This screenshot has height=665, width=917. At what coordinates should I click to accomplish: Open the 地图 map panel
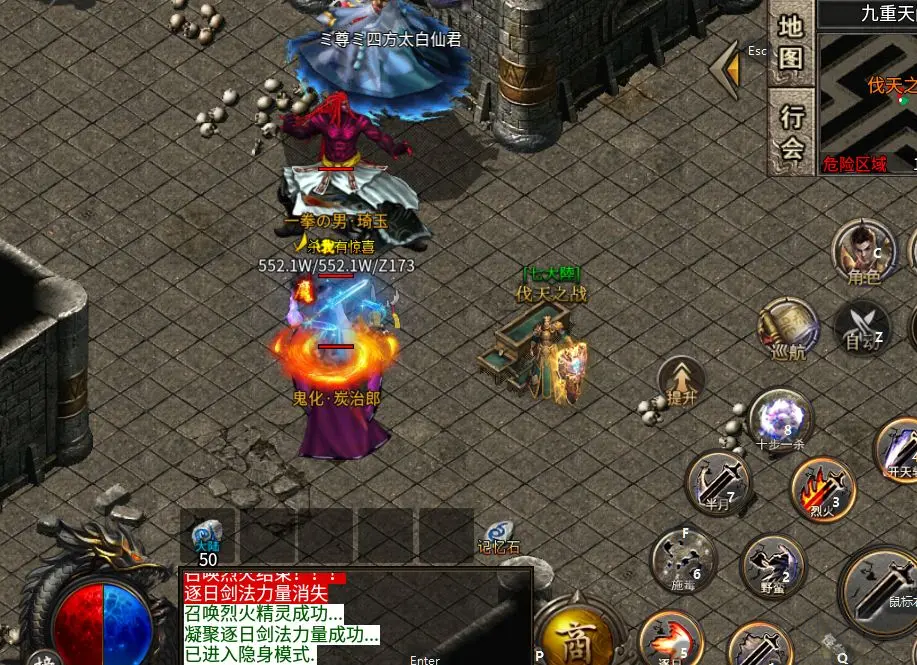tap(791, 44)
